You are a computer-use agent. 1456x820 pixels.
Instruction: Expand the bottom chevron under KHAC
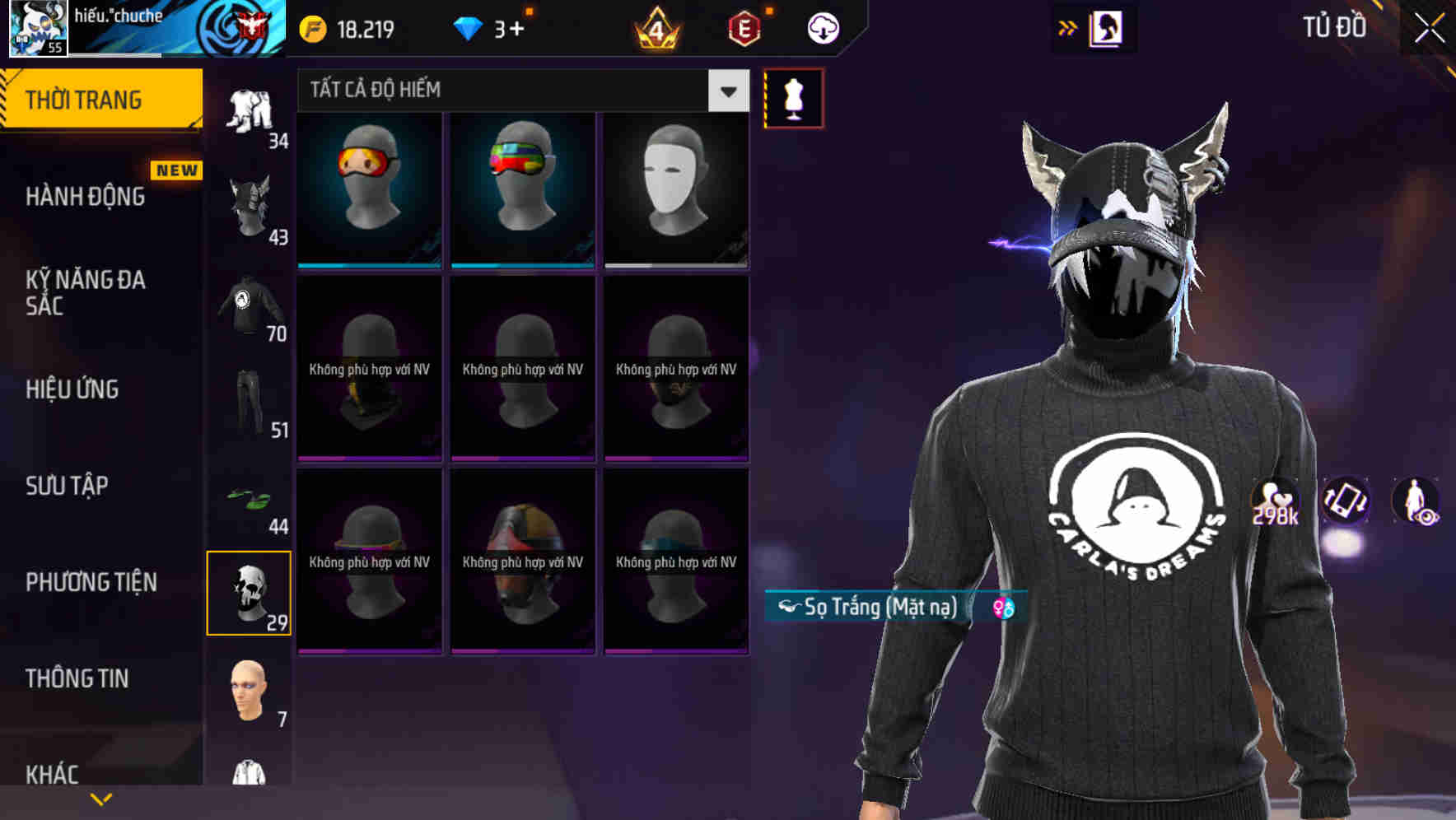click(x=101, y=799)
